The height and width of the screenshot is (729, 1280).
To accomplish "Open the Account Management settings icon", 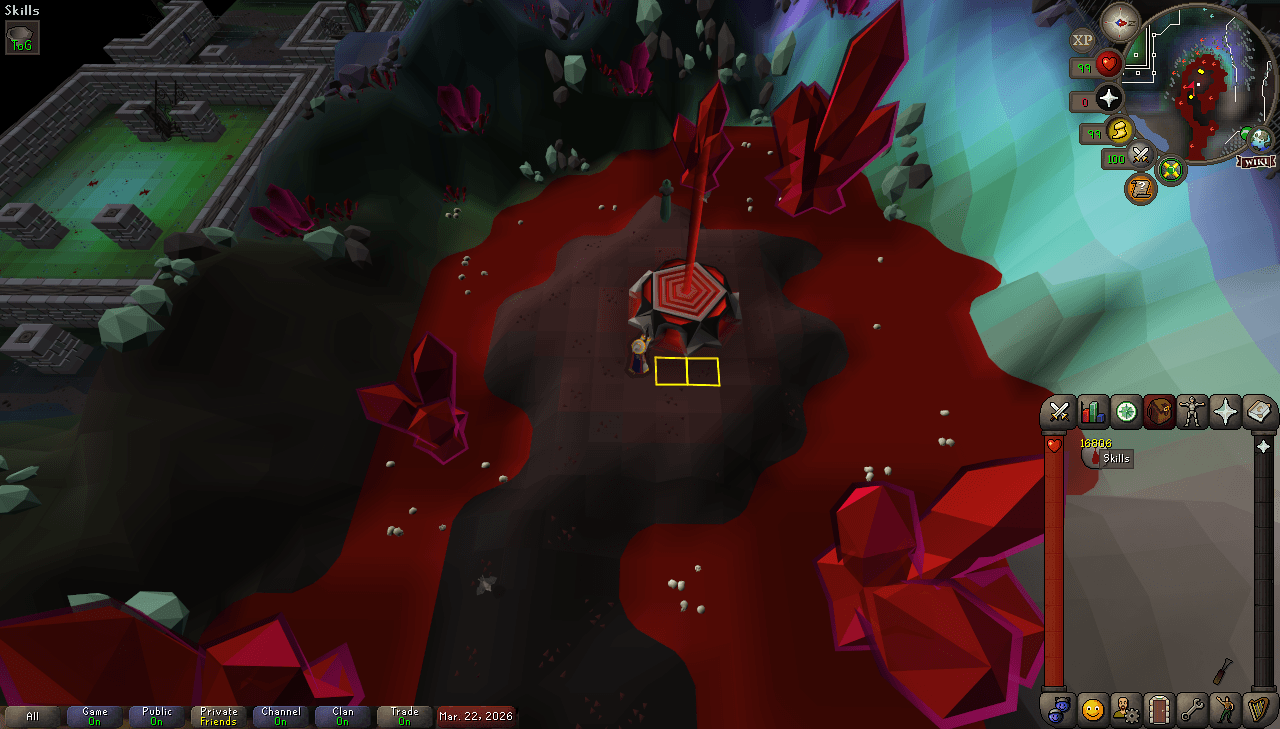I will pyautogui.click(x=1128, y=710).
